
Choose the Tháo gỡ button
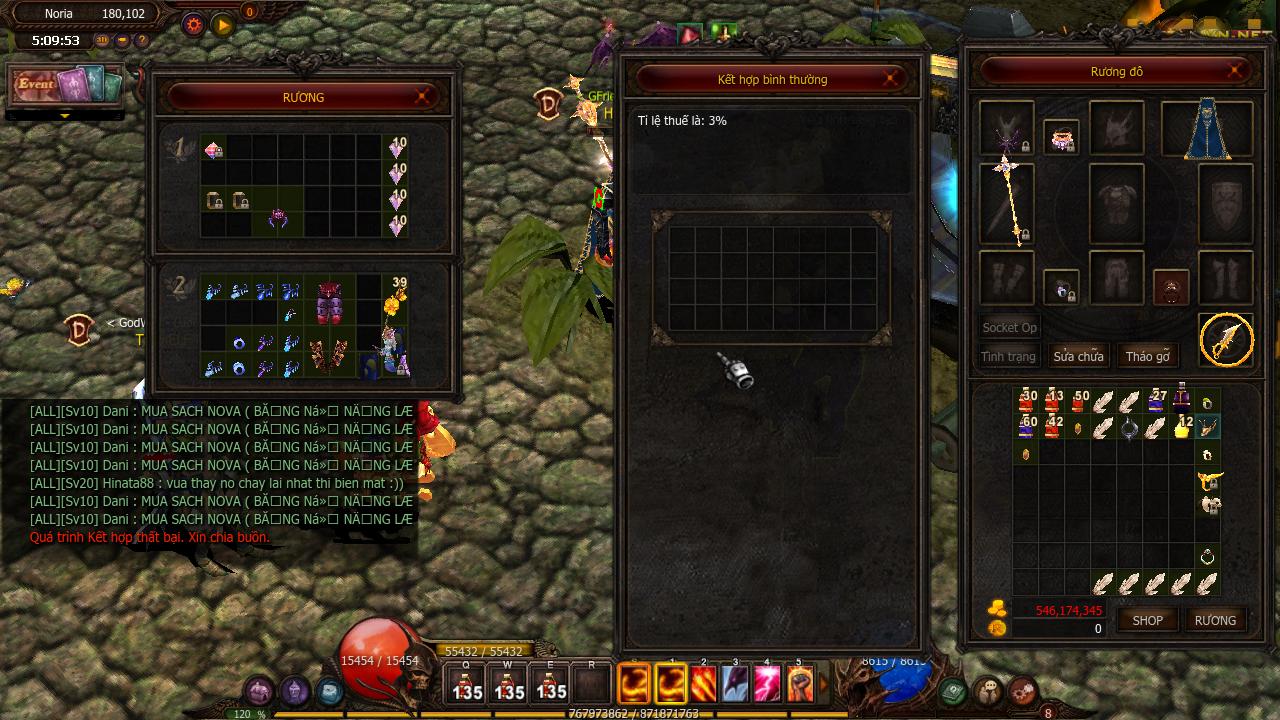tap(1147, 356)
